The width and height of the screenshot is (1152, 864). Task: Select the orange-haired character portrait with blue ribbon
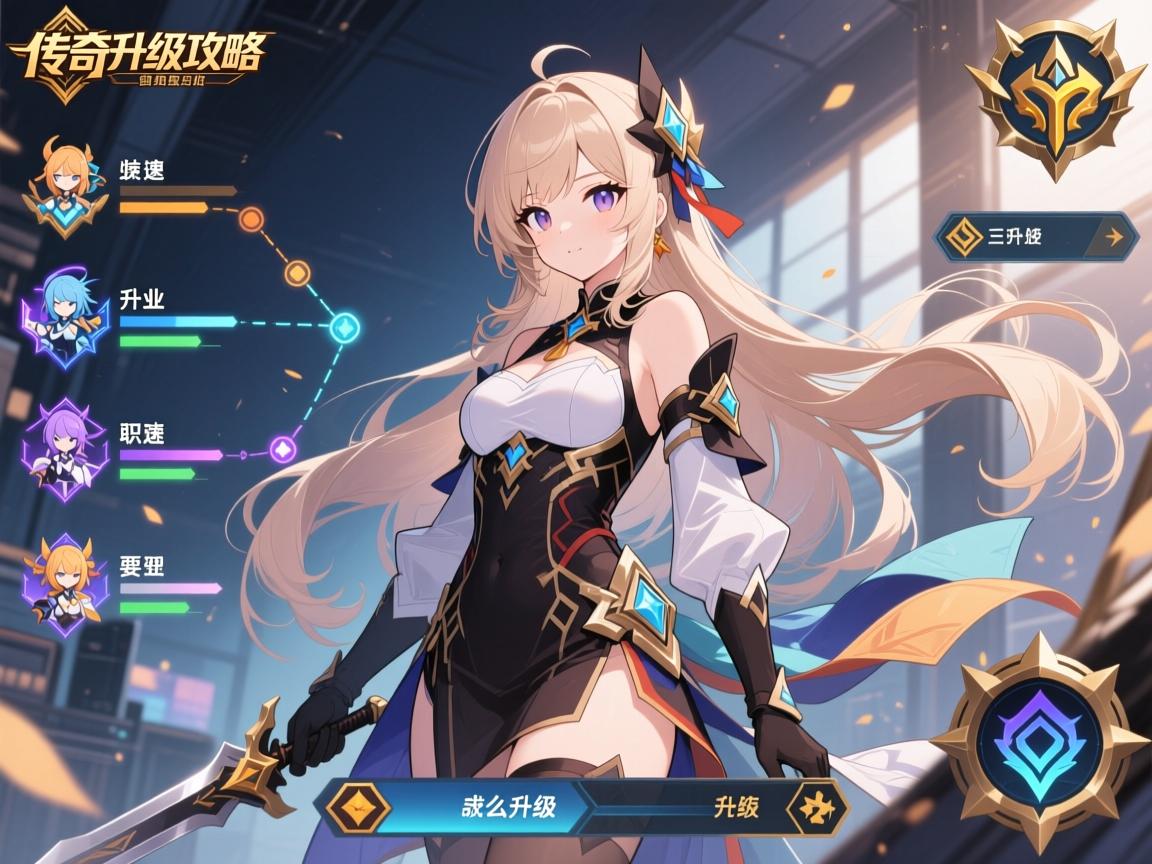(65, 187)
